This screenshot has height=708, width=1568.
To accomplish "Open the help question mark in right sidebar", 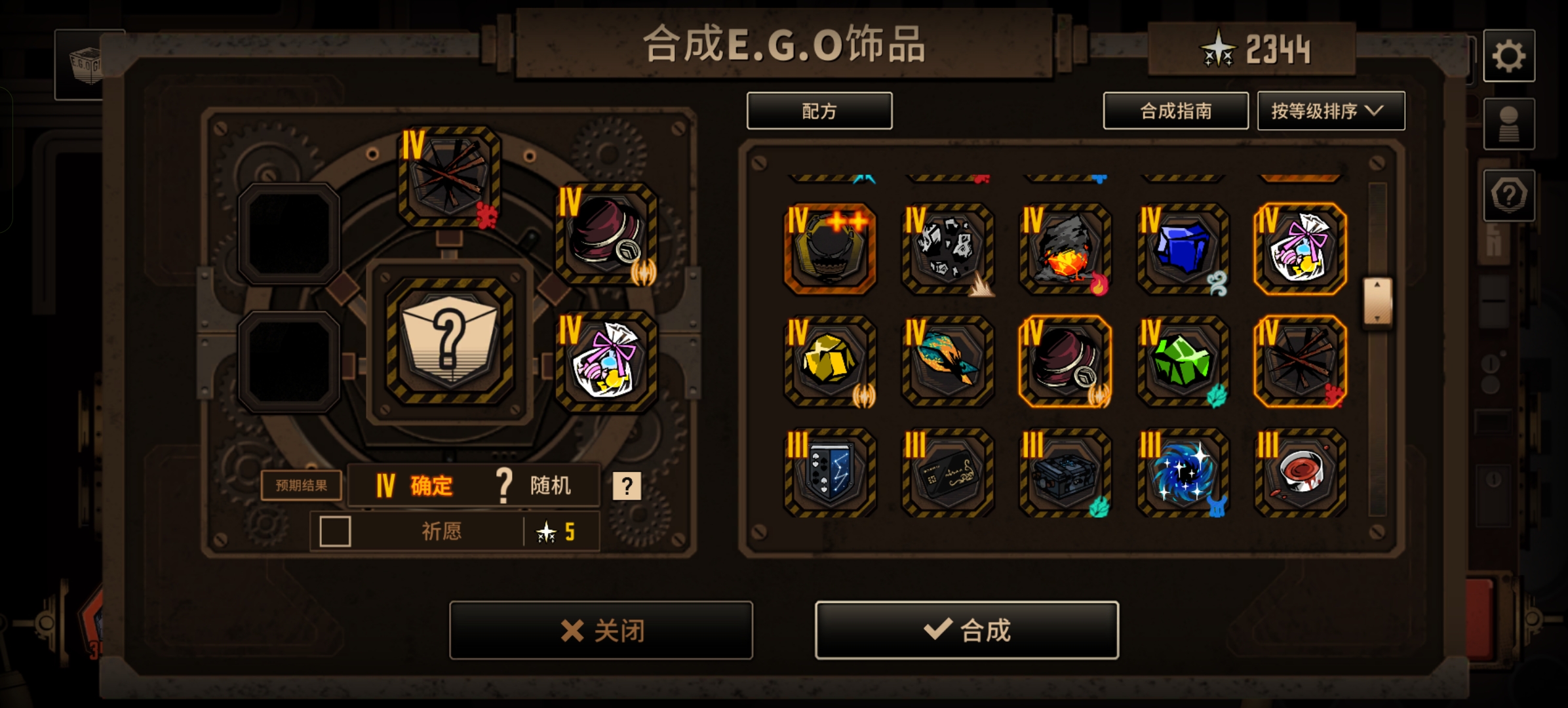I will (x=1511, y=193).
